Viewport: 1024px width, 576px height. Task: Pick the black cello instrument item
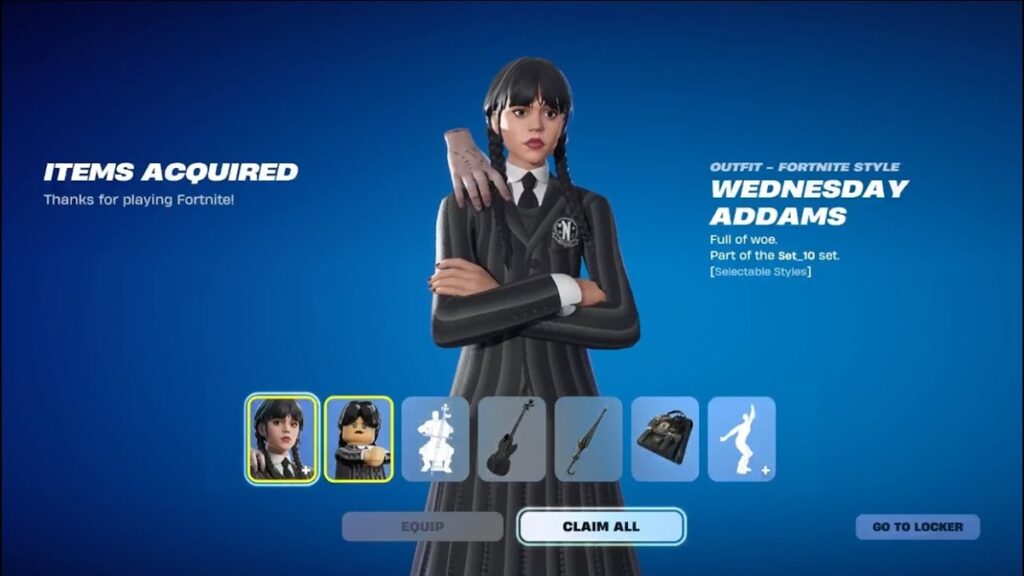(x=511, y=439)
